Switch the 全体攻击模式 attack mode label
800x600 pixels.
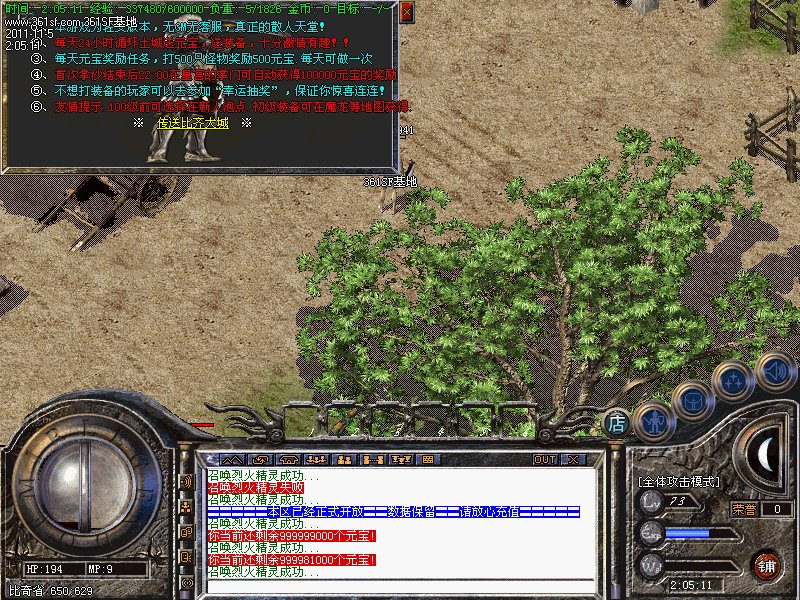678,481
